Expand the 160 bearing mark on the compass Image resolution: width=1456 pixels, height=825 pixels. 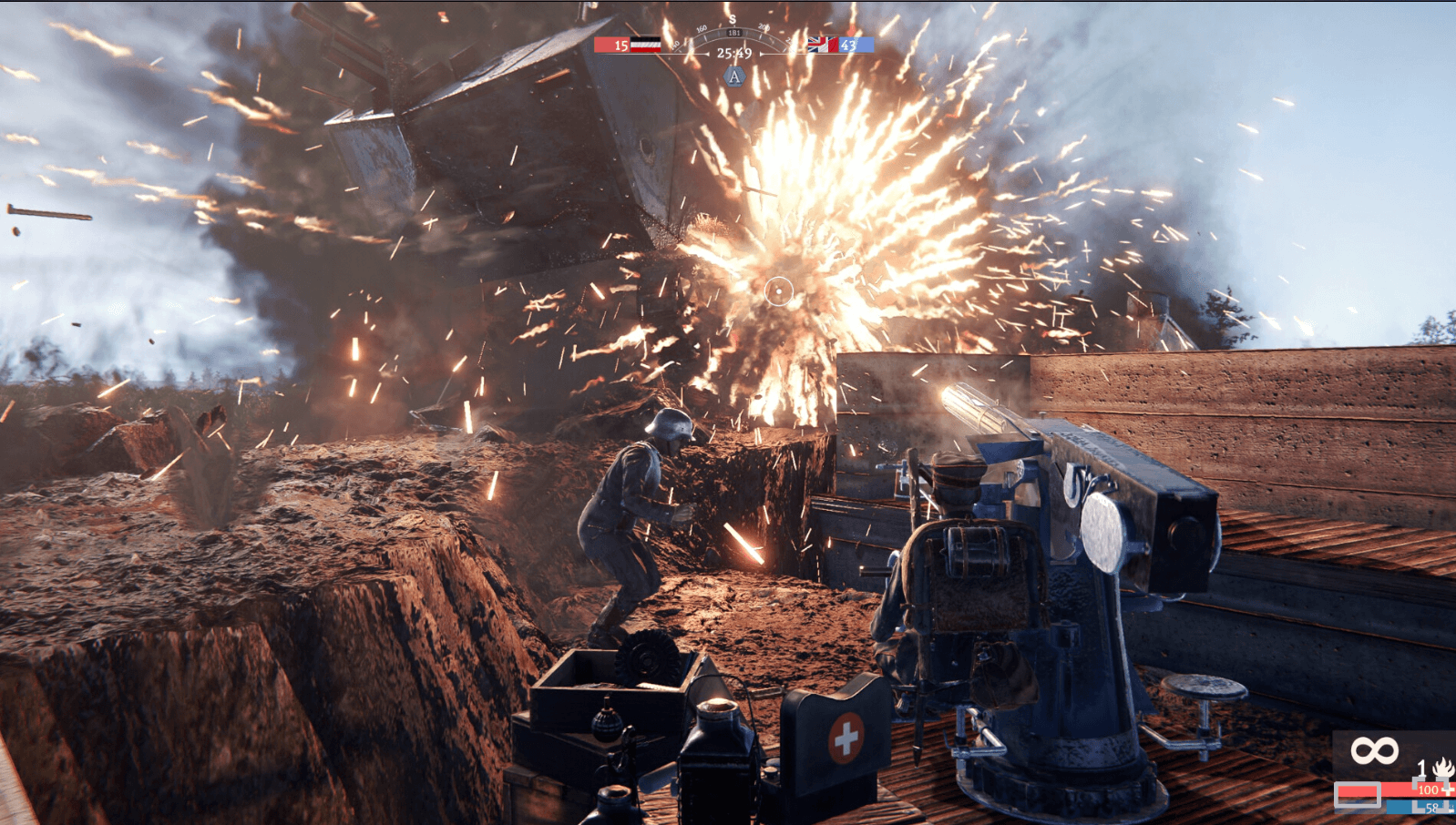702,28
